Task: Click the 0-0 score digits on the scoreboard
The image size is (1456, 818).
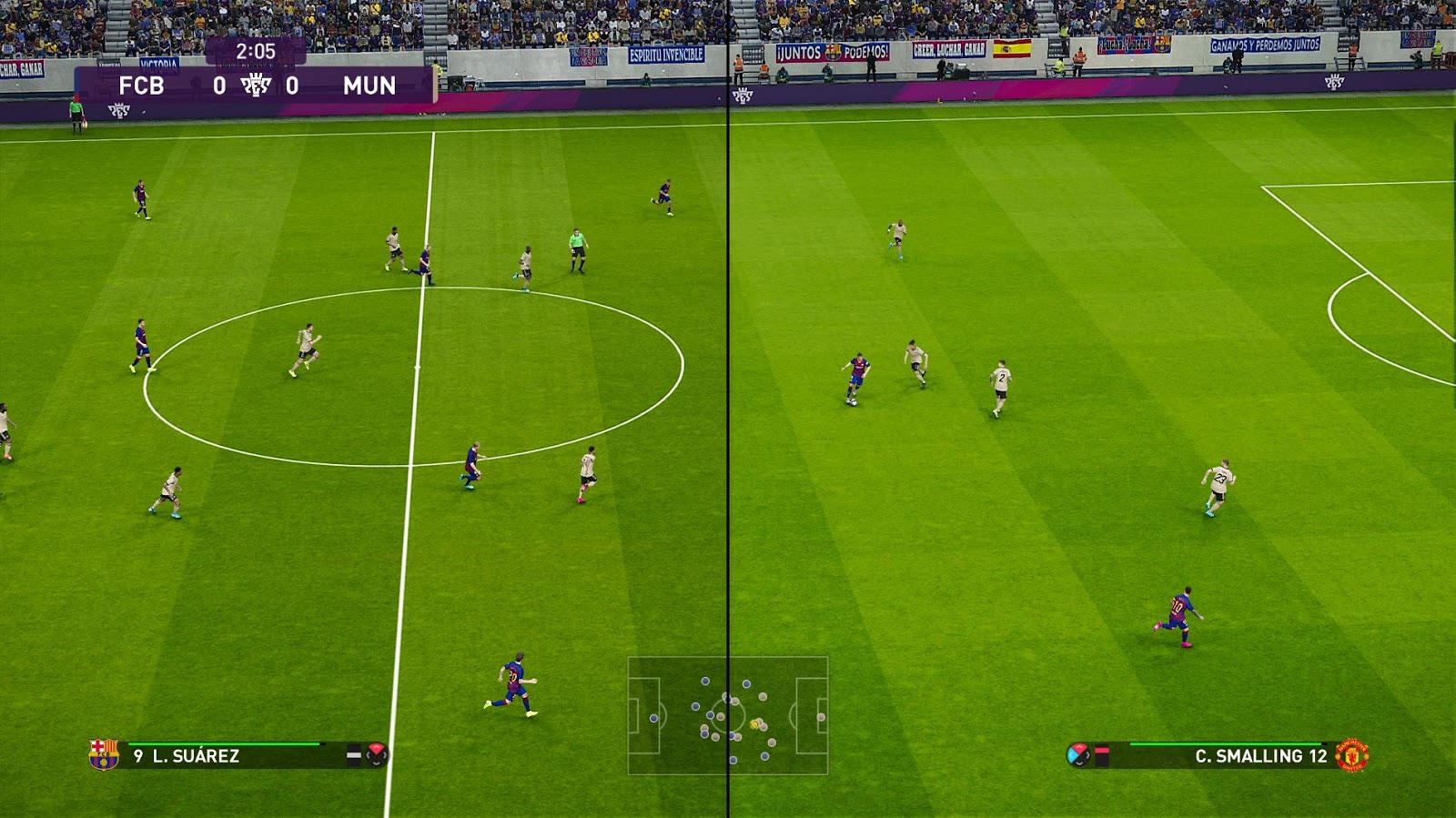Action: point(220,85)
